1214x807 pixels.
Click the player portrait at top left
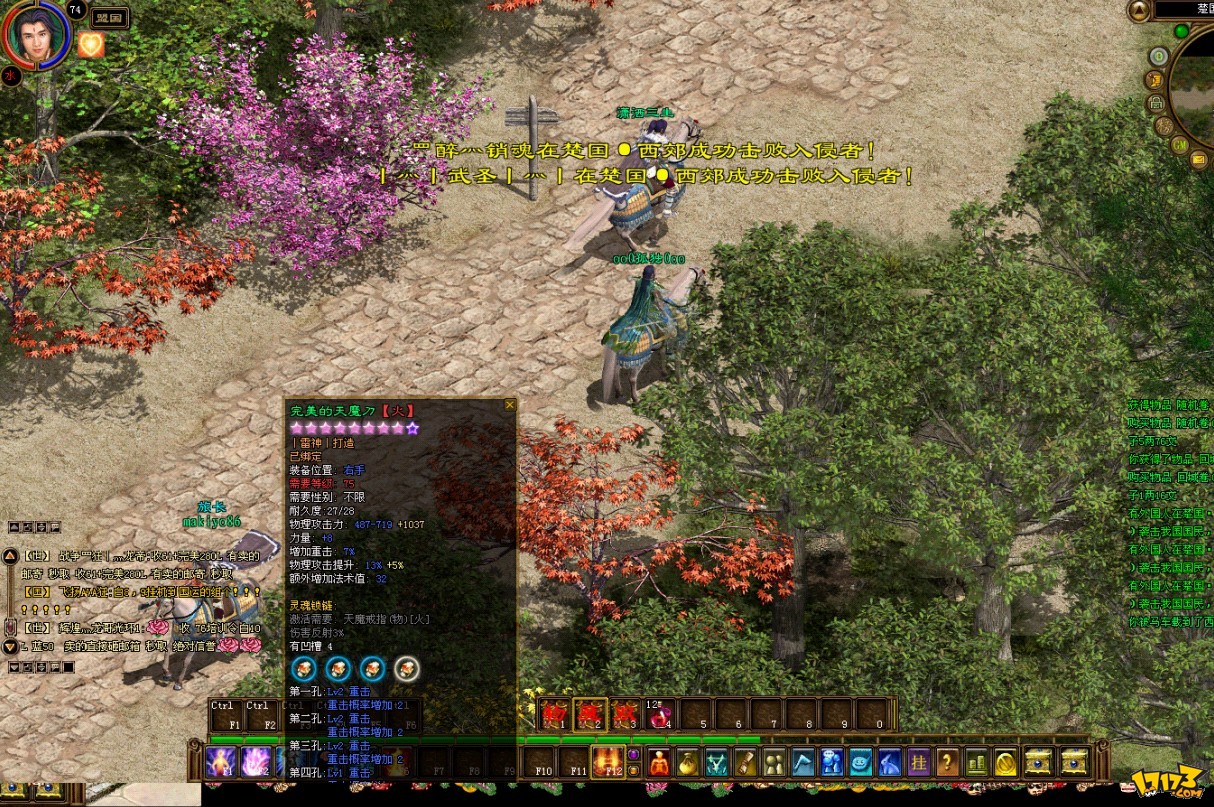pos(37,35)
